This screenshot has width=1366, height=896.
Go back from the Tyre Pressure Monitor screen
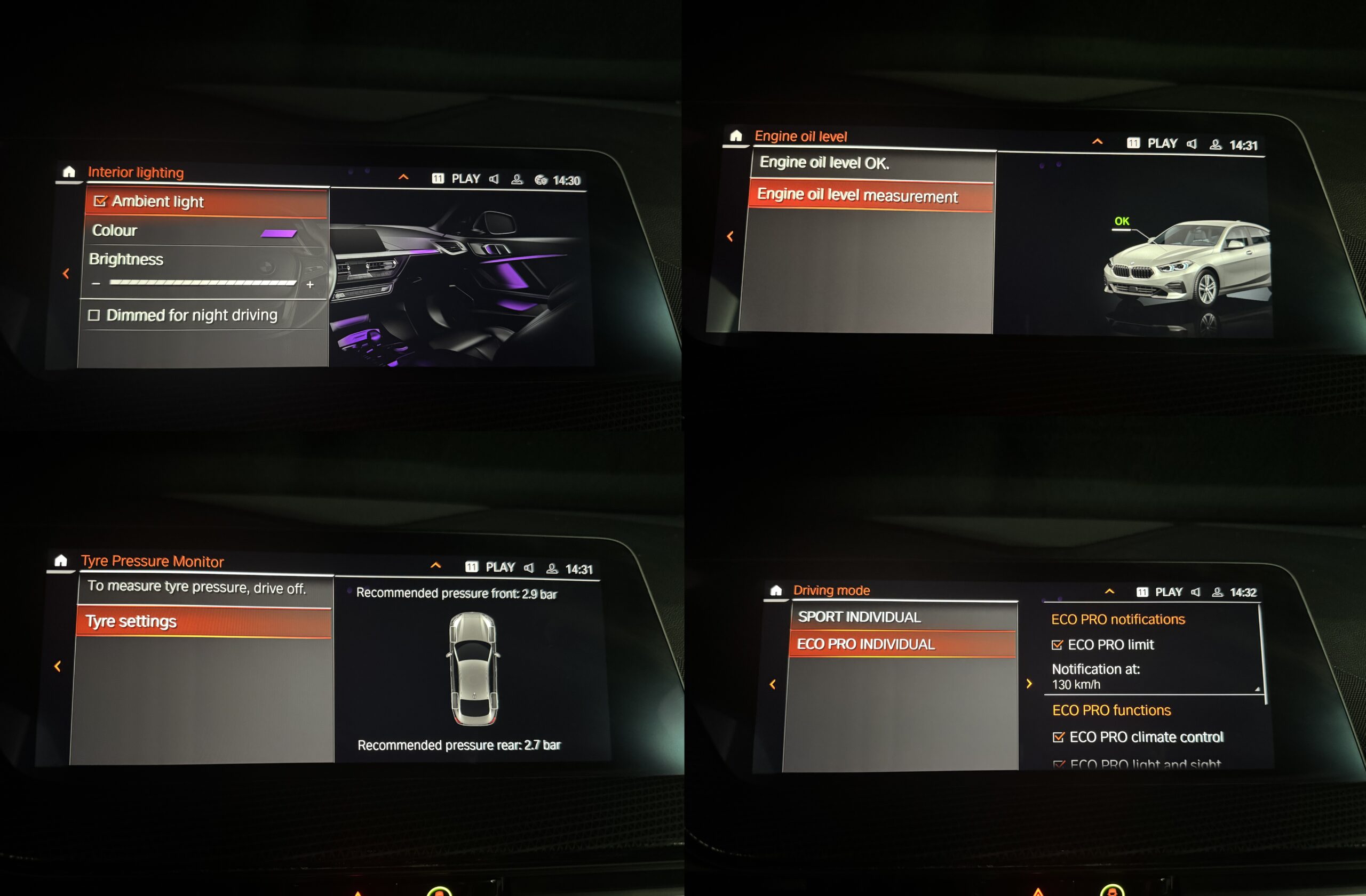(58, 667)
